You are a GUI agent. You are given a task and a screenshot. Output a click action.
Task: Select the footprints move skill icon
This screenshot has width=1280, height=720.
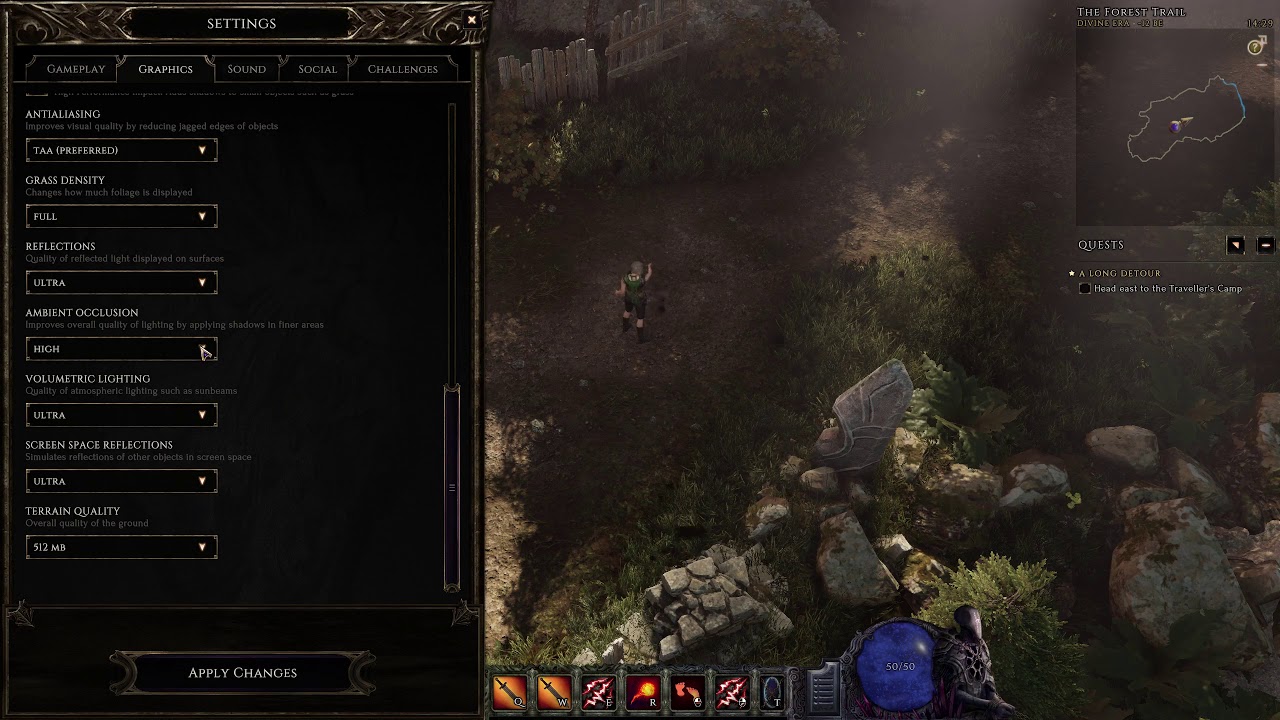pyautogui.click(x=687, y=692)
